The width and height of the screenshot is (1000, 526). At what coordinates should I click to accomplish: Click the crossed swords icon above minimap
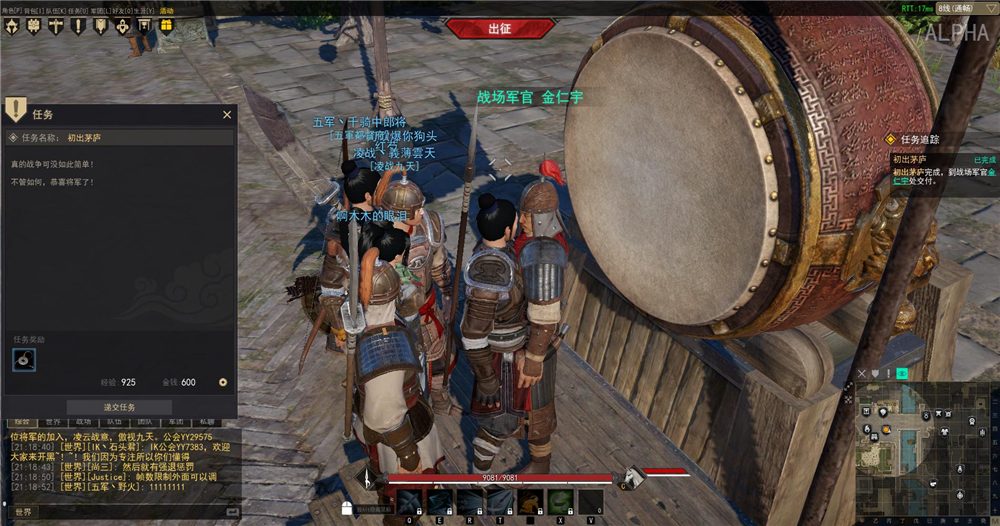(x=862, y=374)
